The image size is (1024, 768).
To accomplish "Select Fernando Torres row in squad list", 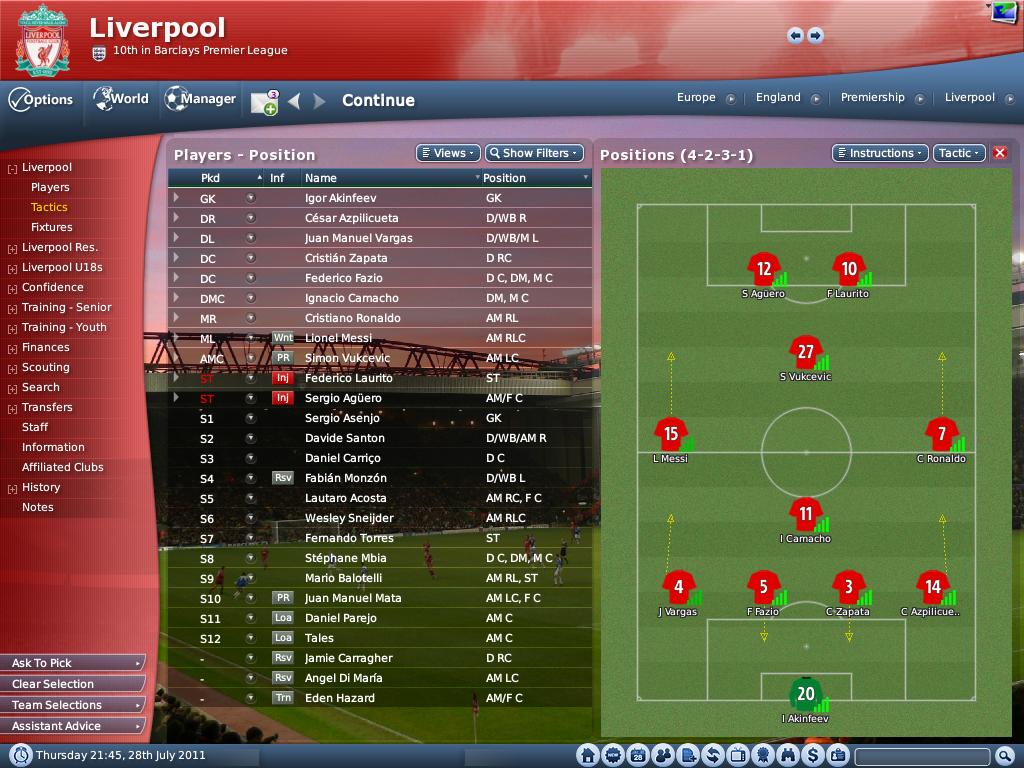I will click(x=348, y=538).
